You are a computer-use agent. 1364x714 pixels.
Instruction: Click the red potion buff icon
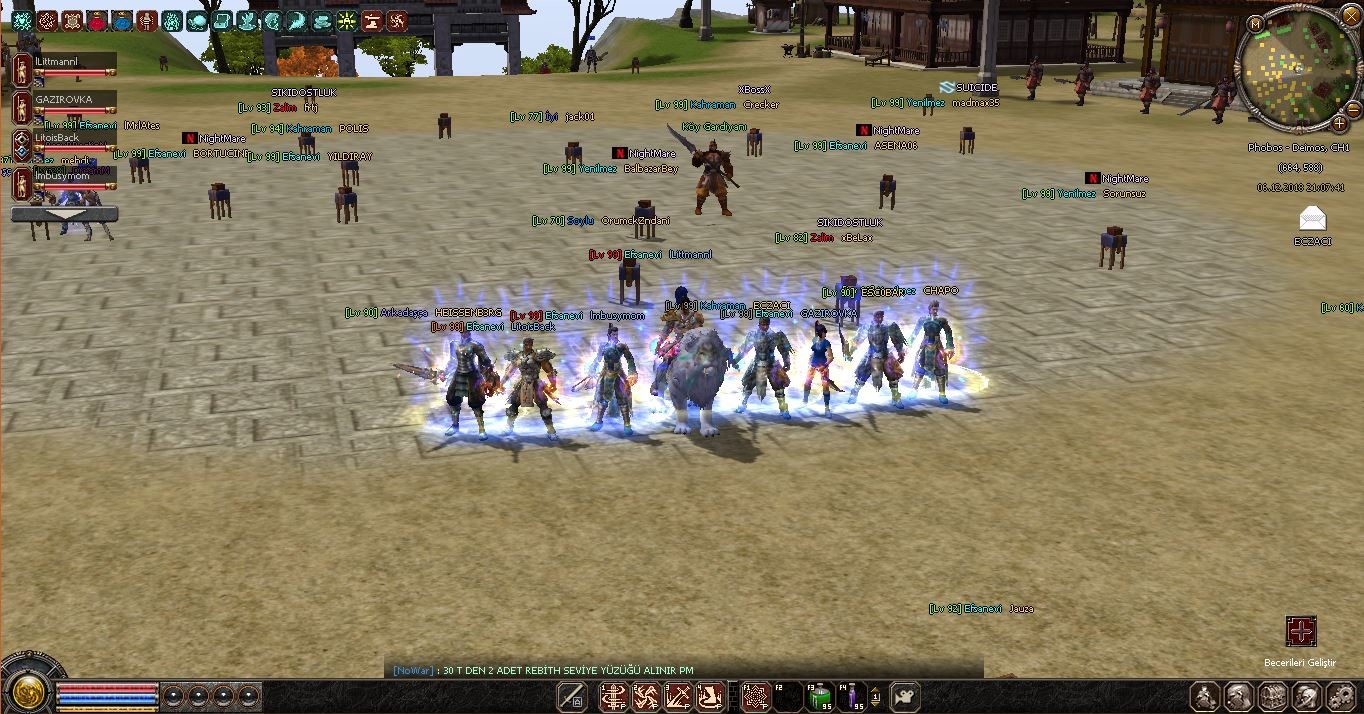97,21
